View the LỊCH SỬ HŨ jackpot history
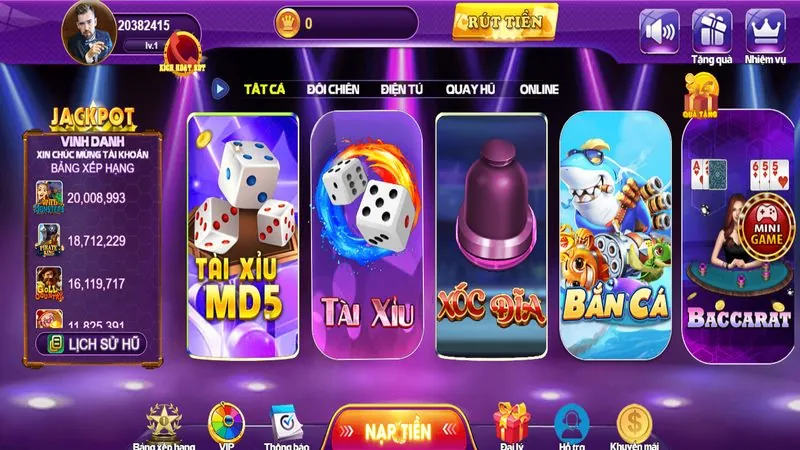 coord(92,344)
